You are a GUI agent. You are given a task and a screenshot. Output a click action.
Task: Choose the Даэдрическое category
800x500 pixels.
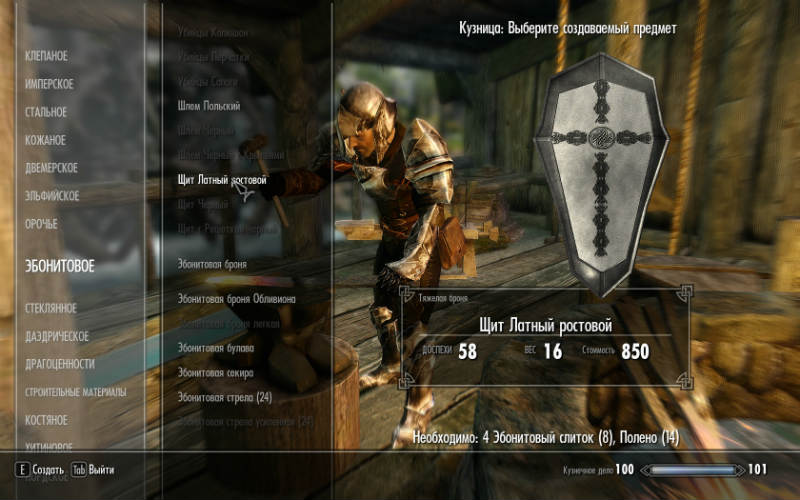pos(57,336)
